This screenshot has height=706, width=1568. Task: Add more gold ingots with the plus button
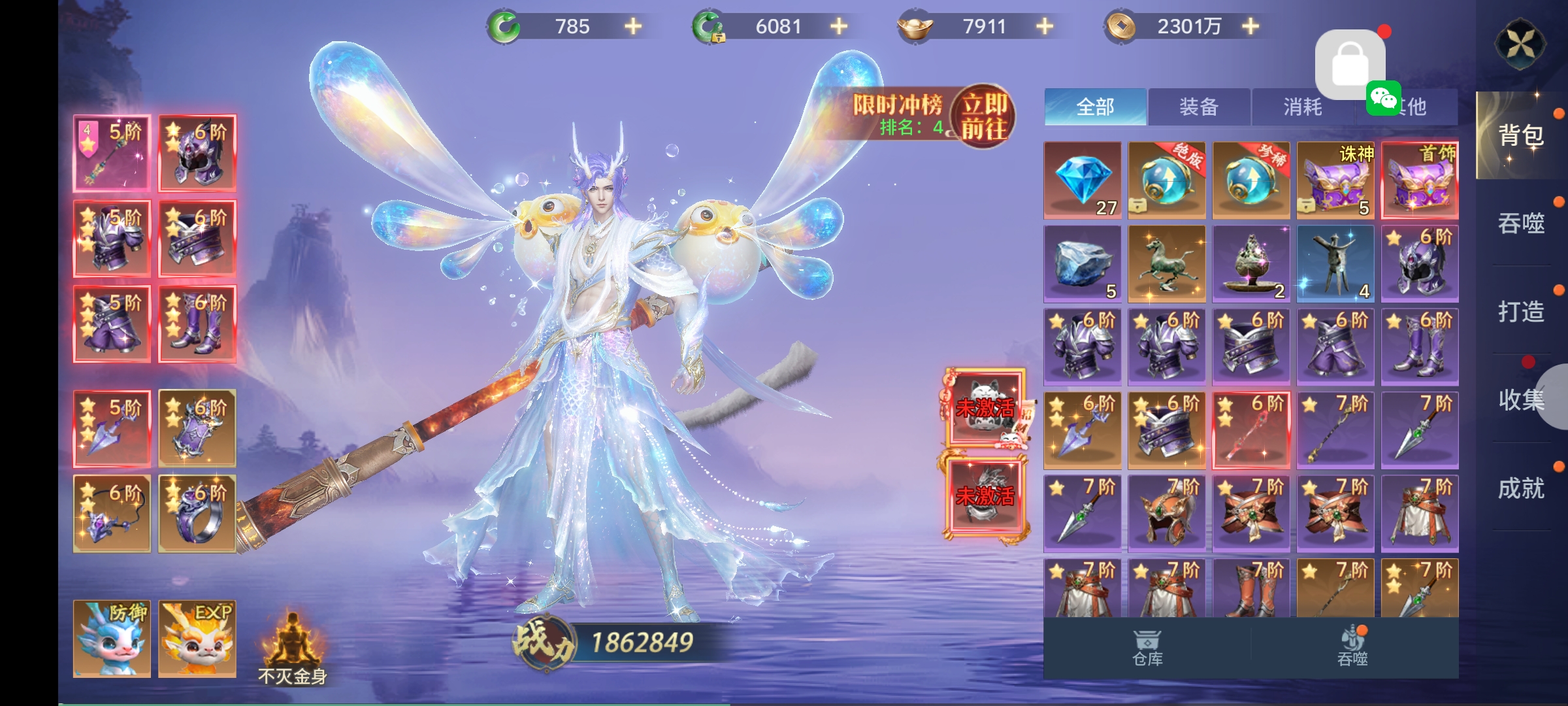click(x=1045, y=26)
